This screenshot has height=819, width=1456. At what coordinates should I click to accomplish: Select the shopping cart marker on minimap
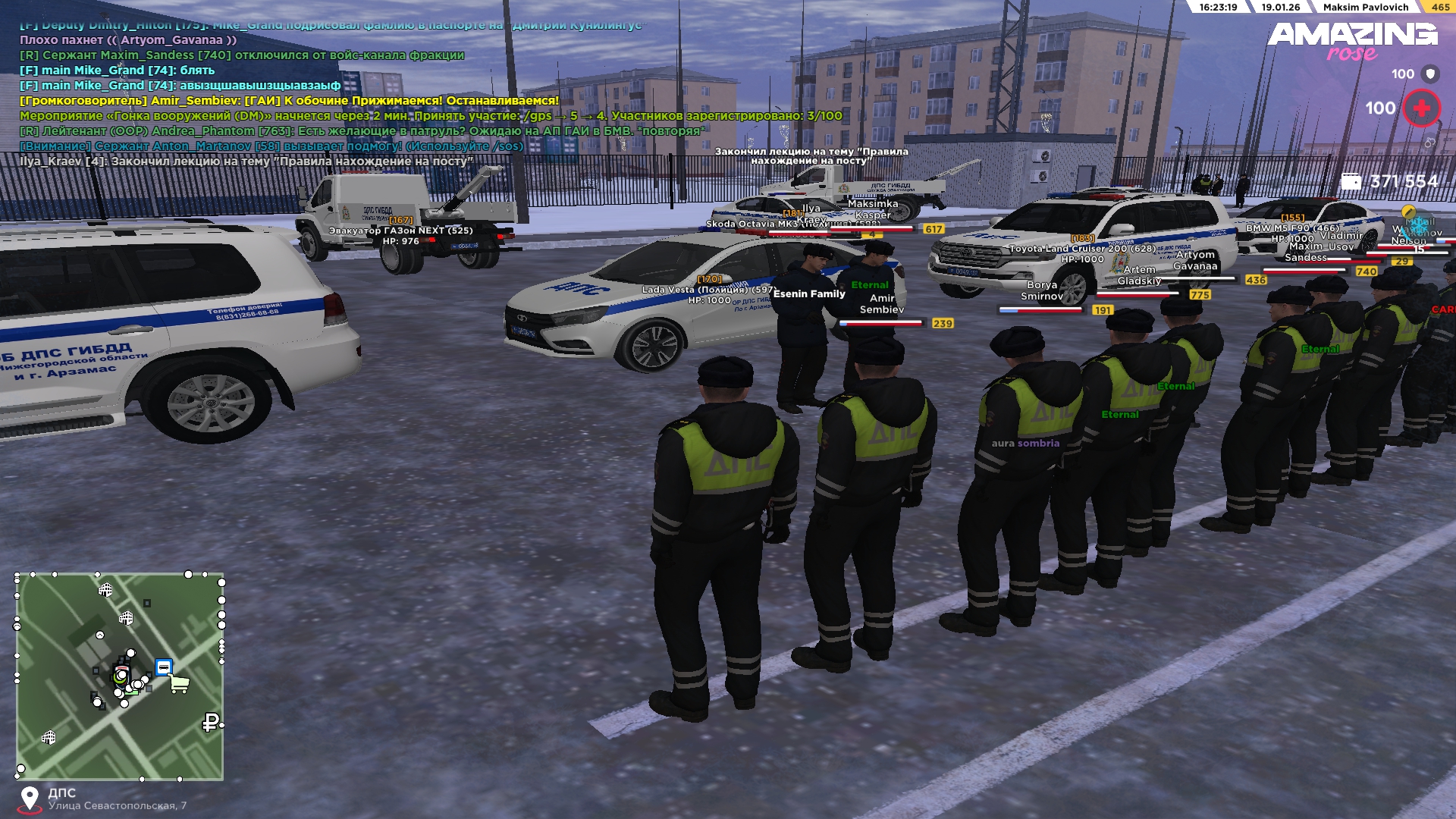tap(180, 684)
